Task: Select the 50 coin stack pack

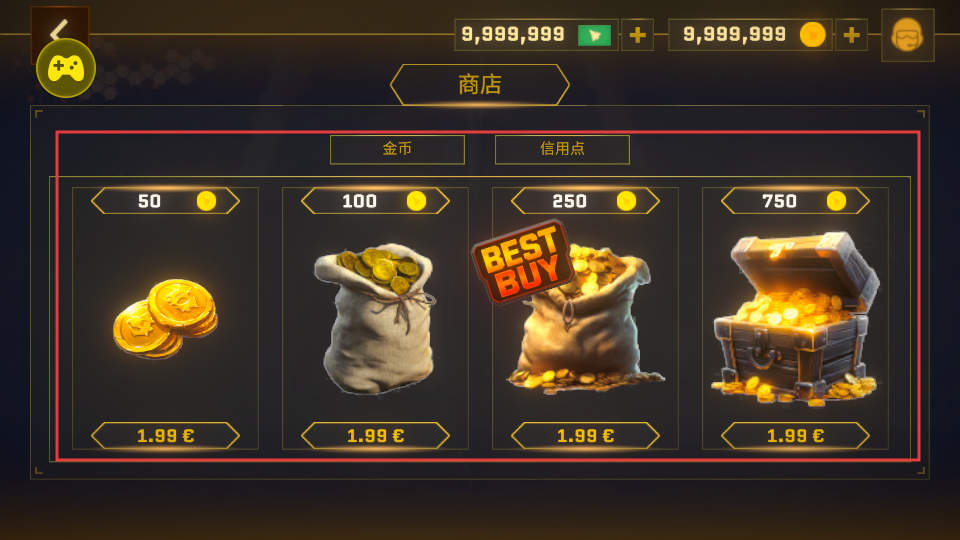Action: [165, 318]
